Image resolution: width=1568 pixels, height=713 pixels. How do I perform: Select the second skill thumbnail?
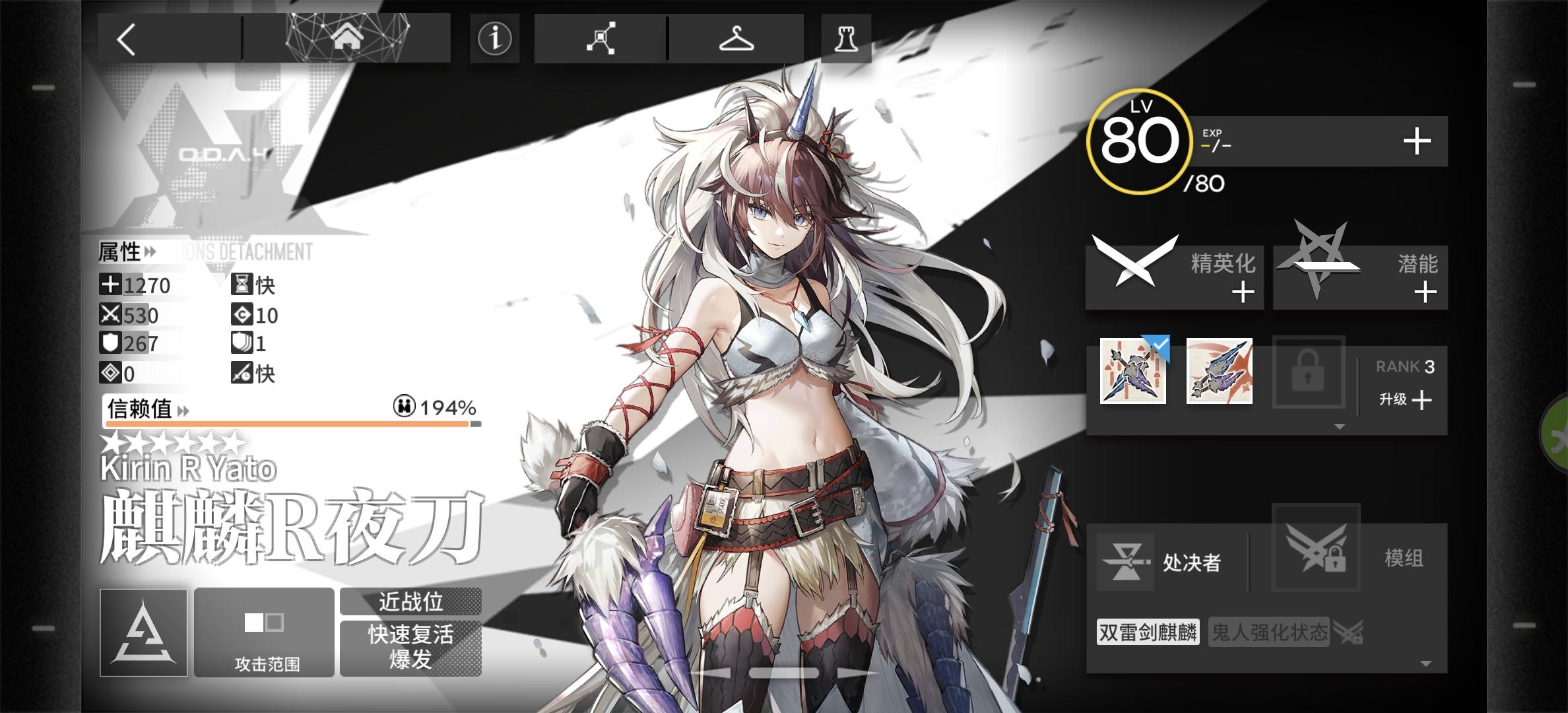point(1220,374)
